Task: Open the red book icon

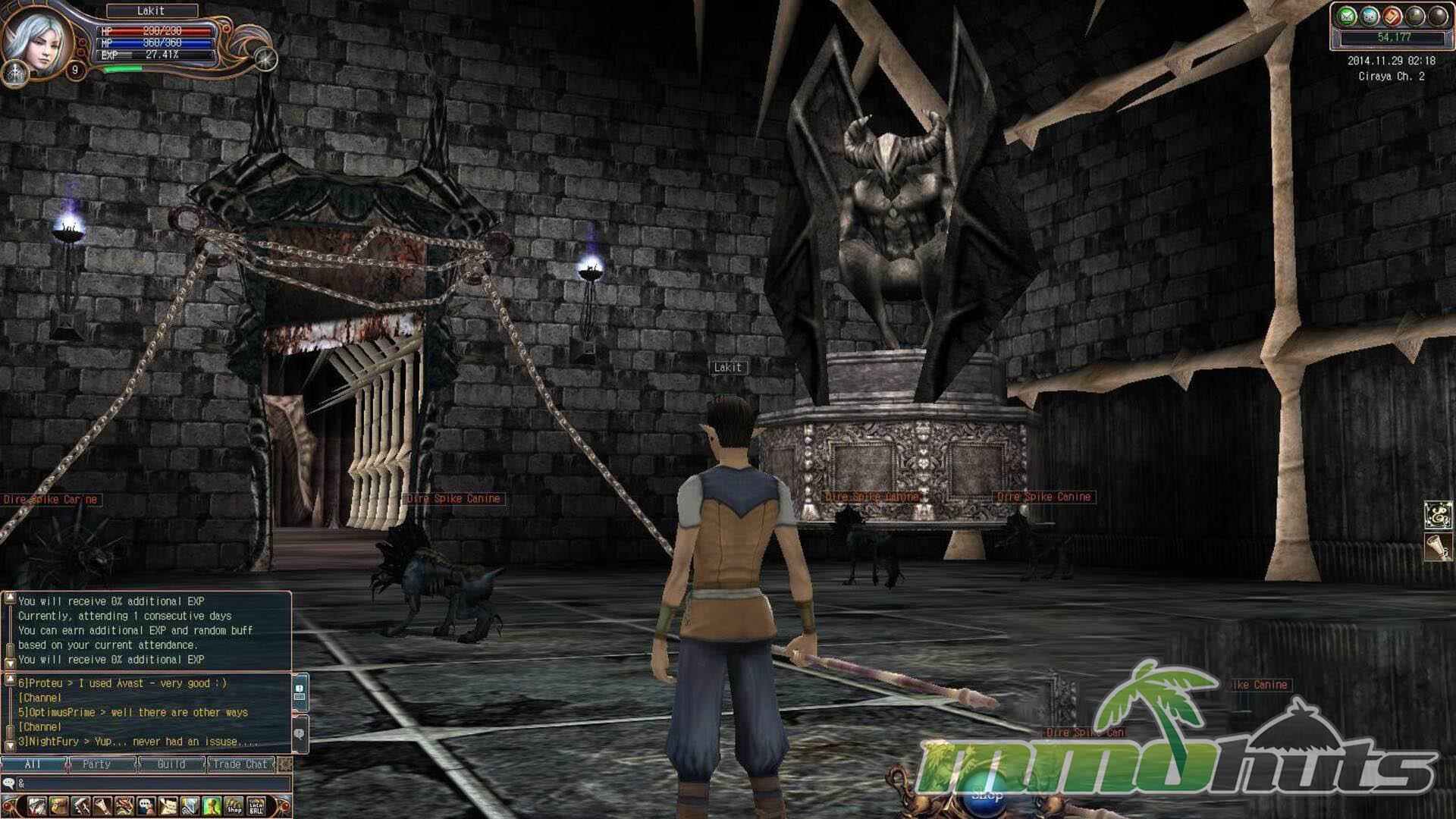Action: pos(1392,16)
